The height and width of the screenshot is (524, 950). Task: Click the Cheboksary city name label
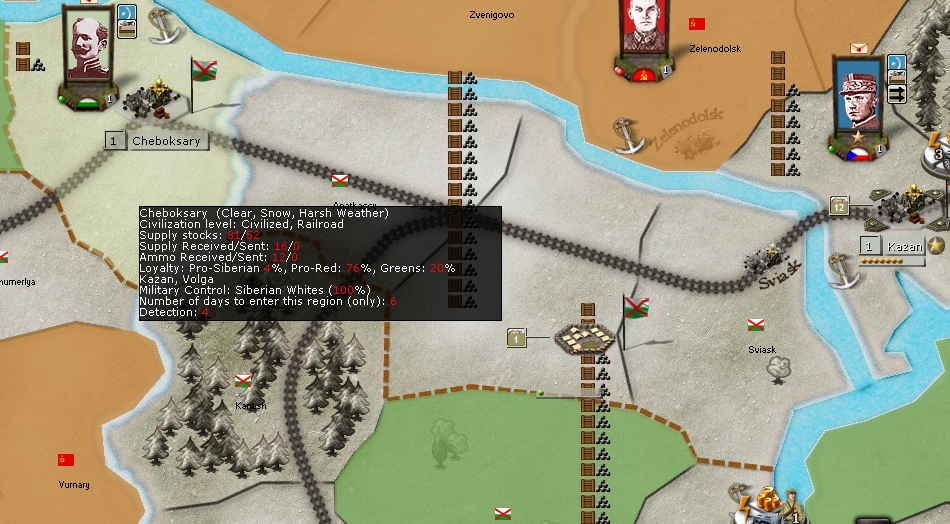(x=166, y=141)
